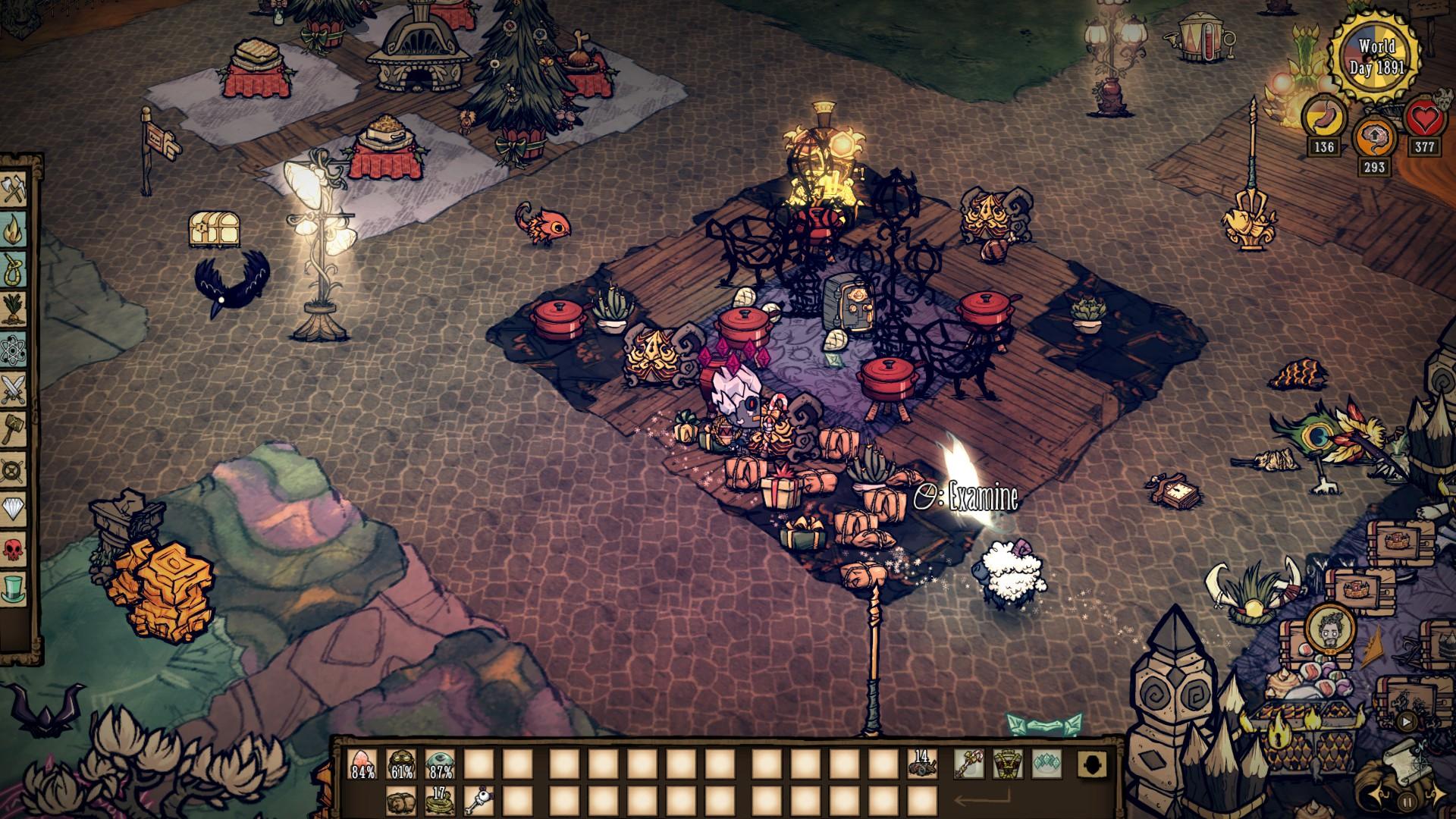Select the equipped body armor slot

(1008, 764)
